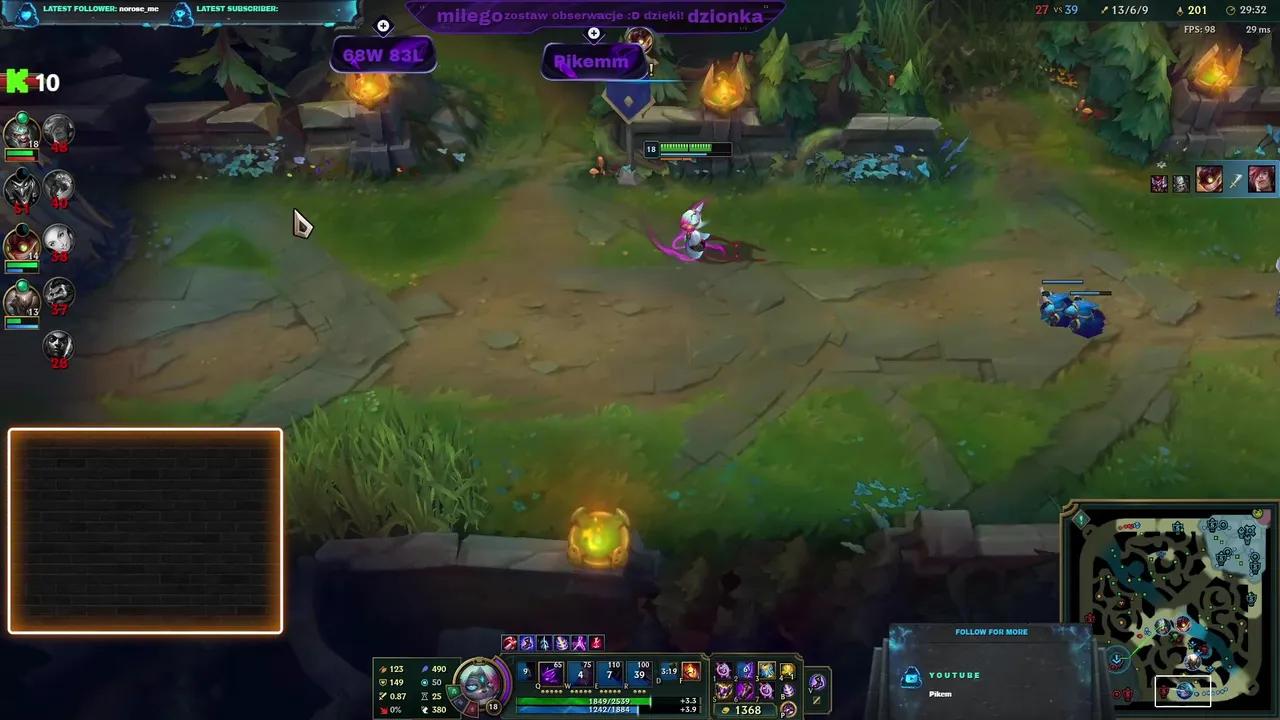Viewport: 1280px width, 720px height.
Task: Select the first item slot in the inventory
Action: (724, 671)
